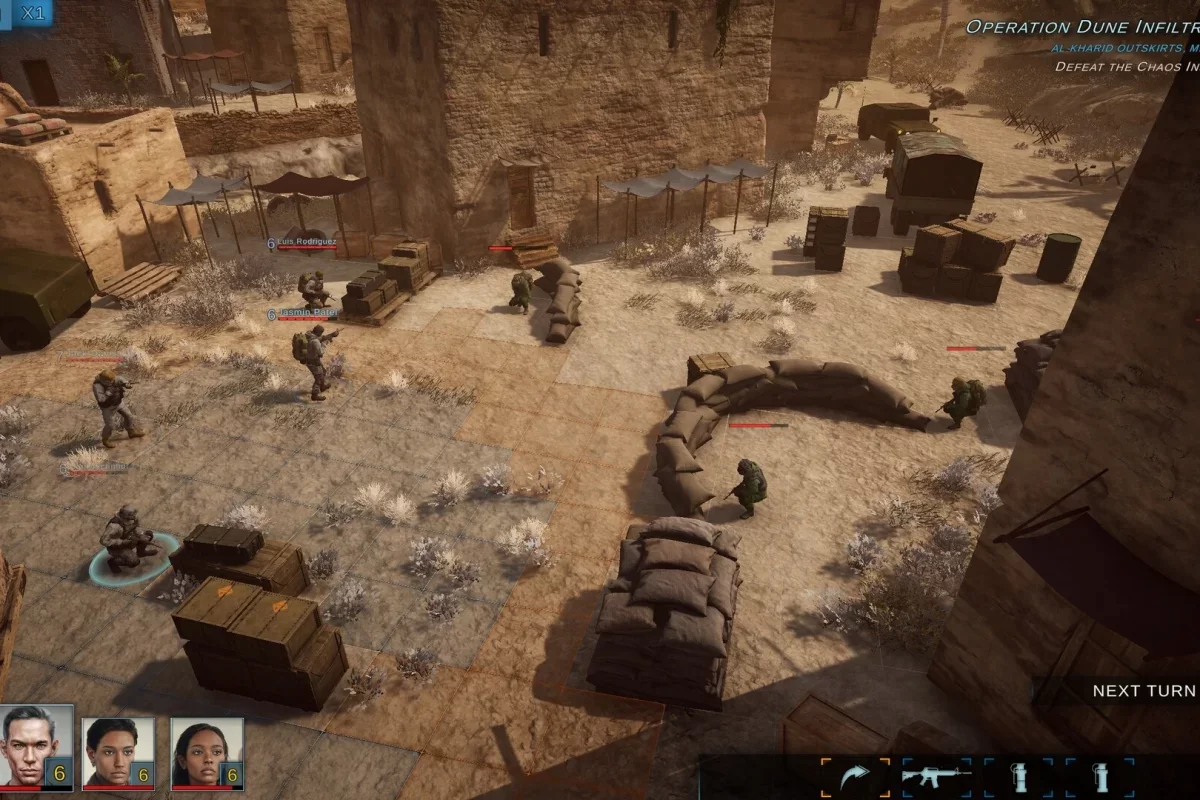Toggle the X1 game speed button
Image resolution: width=1200 pixels, height=800 pixels.
point(33,13)
